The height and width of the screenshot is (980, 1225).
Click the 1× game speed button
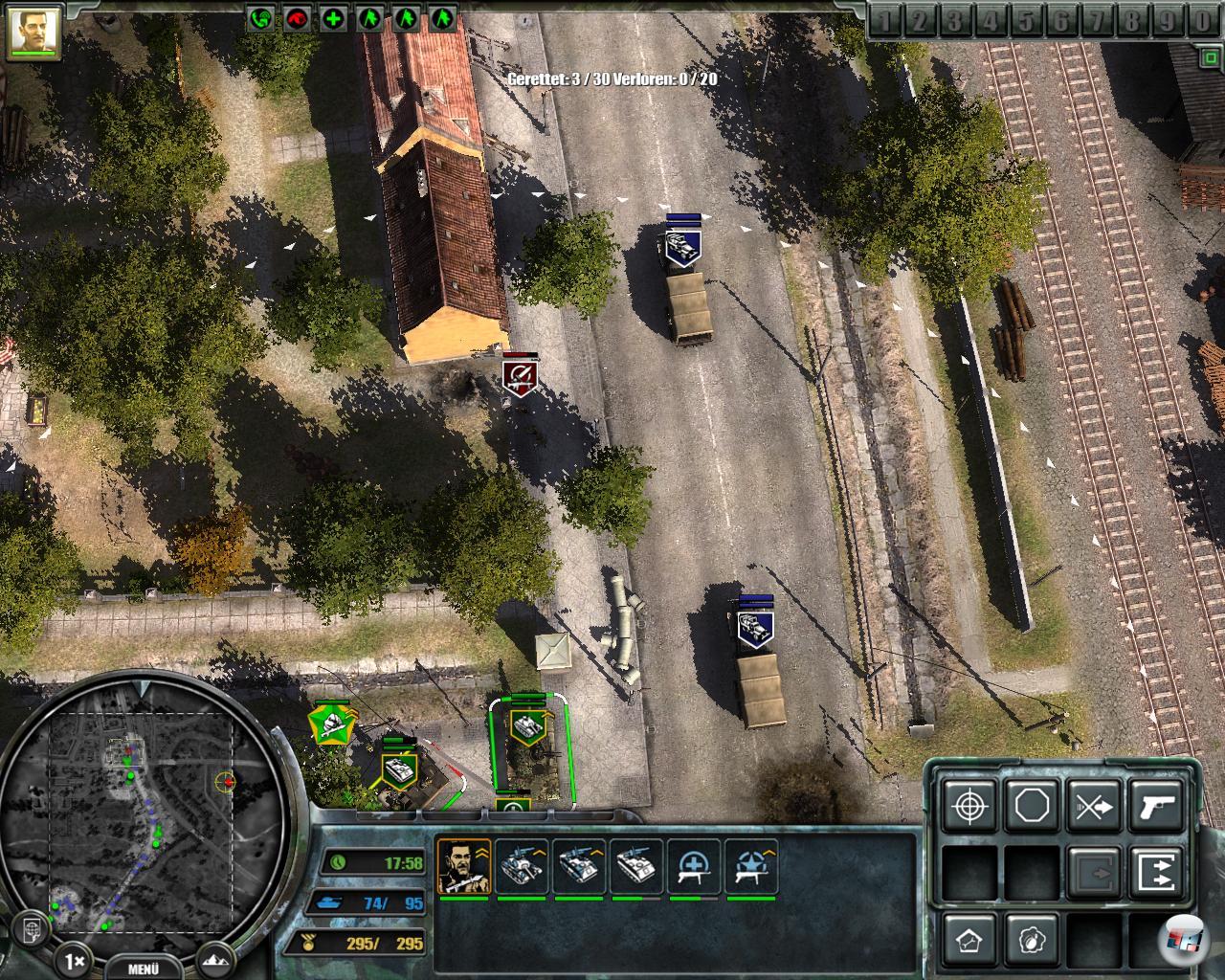tap(76, 958)
